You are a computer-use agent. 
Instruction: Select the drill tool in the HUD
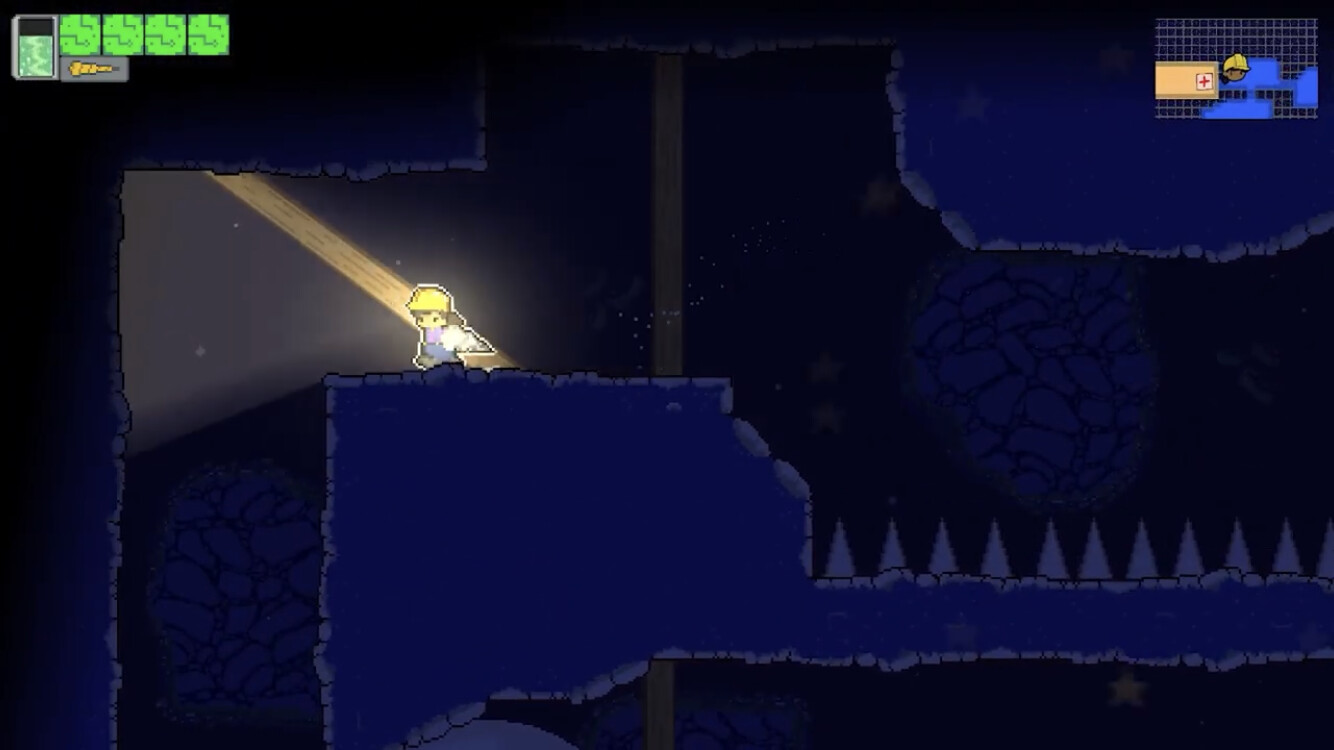tap(93, 69)
